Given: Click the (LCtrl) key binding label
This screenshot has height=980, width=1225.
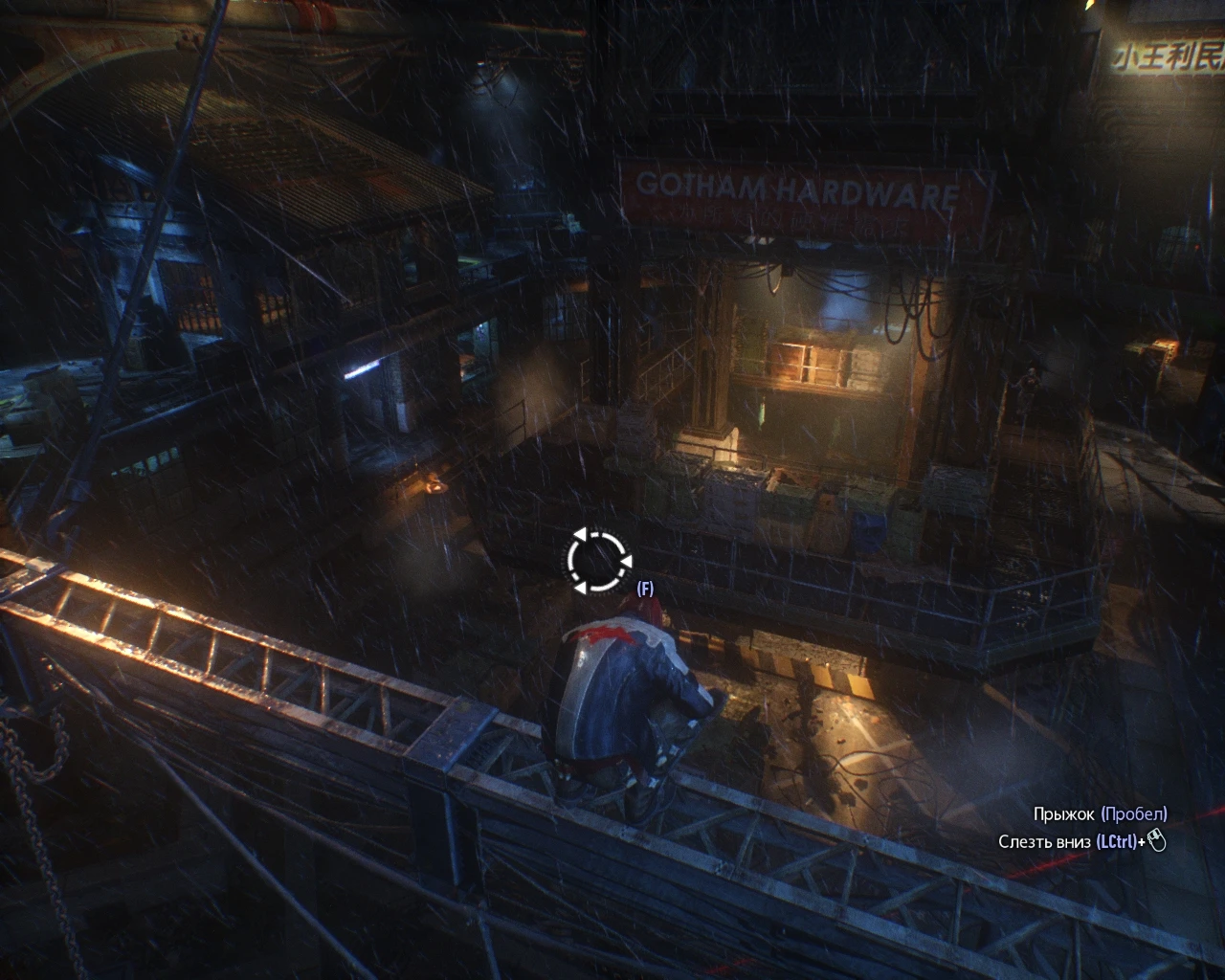Looking at the screenshot, I should click(1118, 843).
